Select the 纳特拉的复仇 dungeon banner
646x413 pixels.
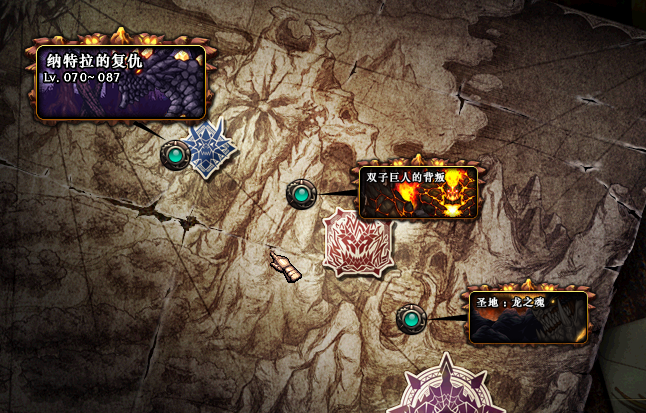[121, 82]
